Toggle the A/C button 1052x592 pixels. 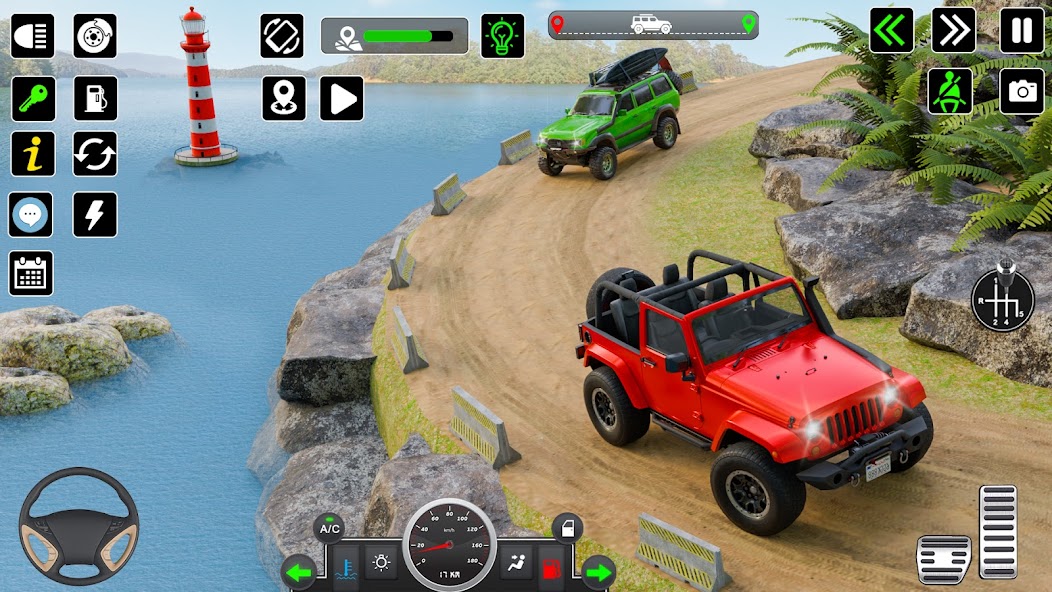[329, 528]
